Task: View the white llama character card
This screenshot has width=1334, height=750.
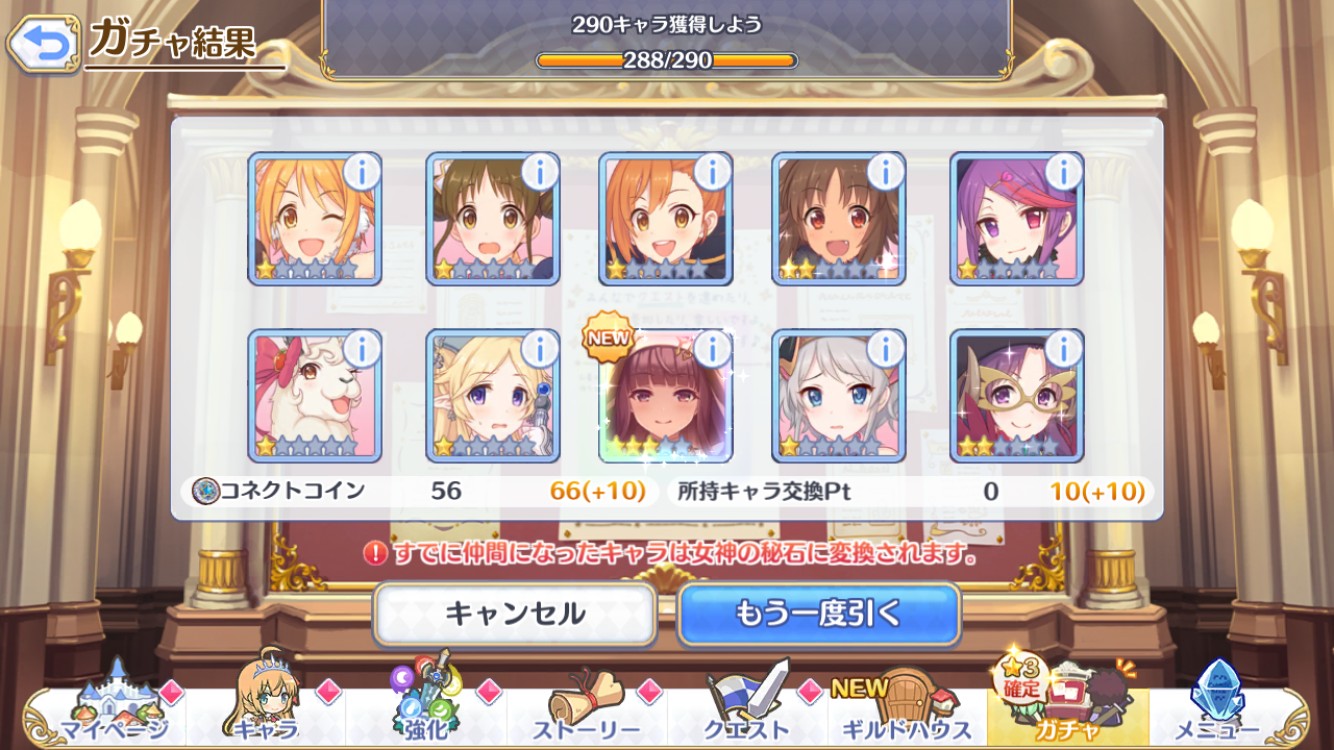Action: [314, 396]
